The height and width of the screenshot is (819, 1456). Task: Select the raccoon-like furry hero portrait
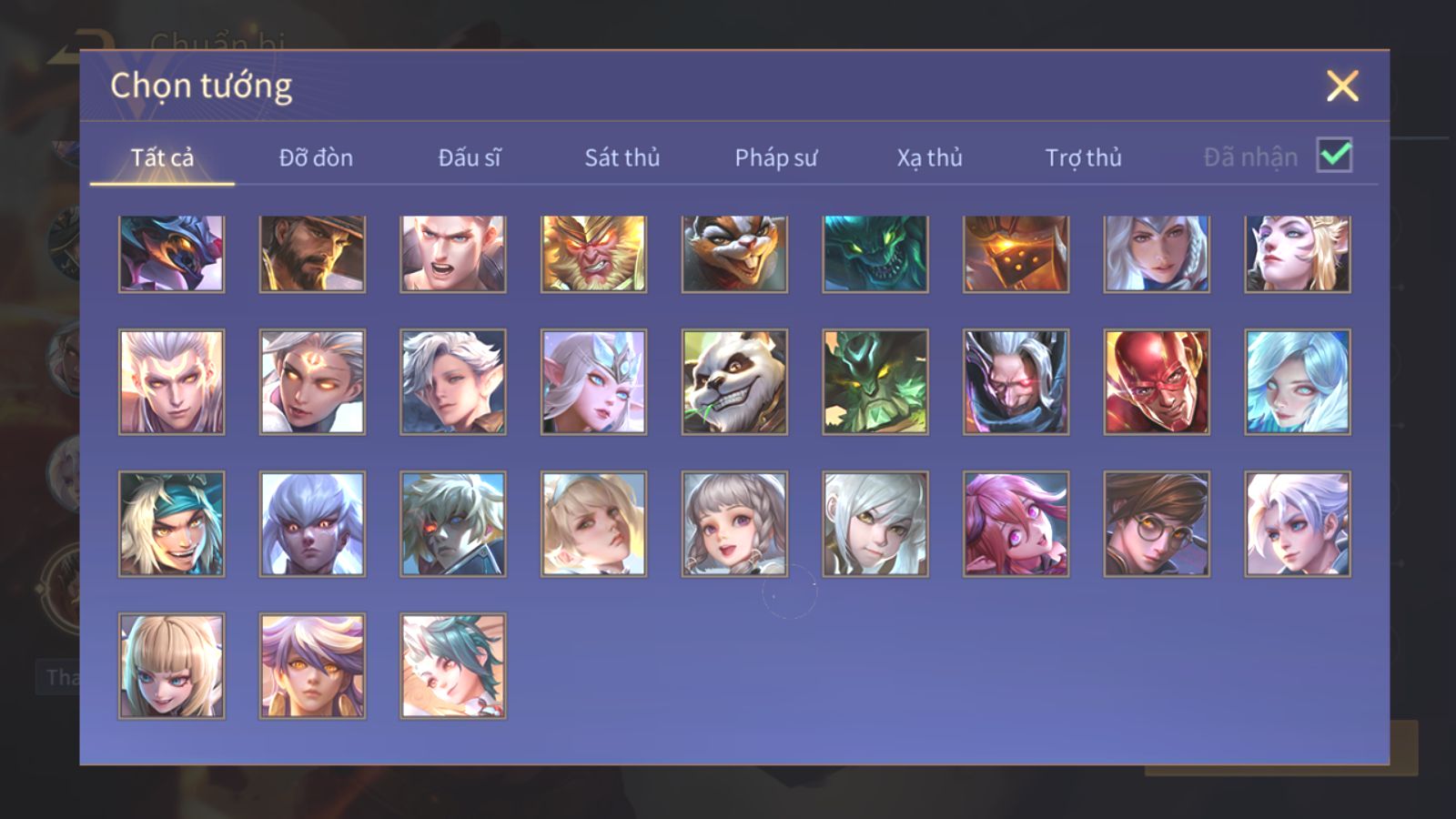click(x=734, y=254)
